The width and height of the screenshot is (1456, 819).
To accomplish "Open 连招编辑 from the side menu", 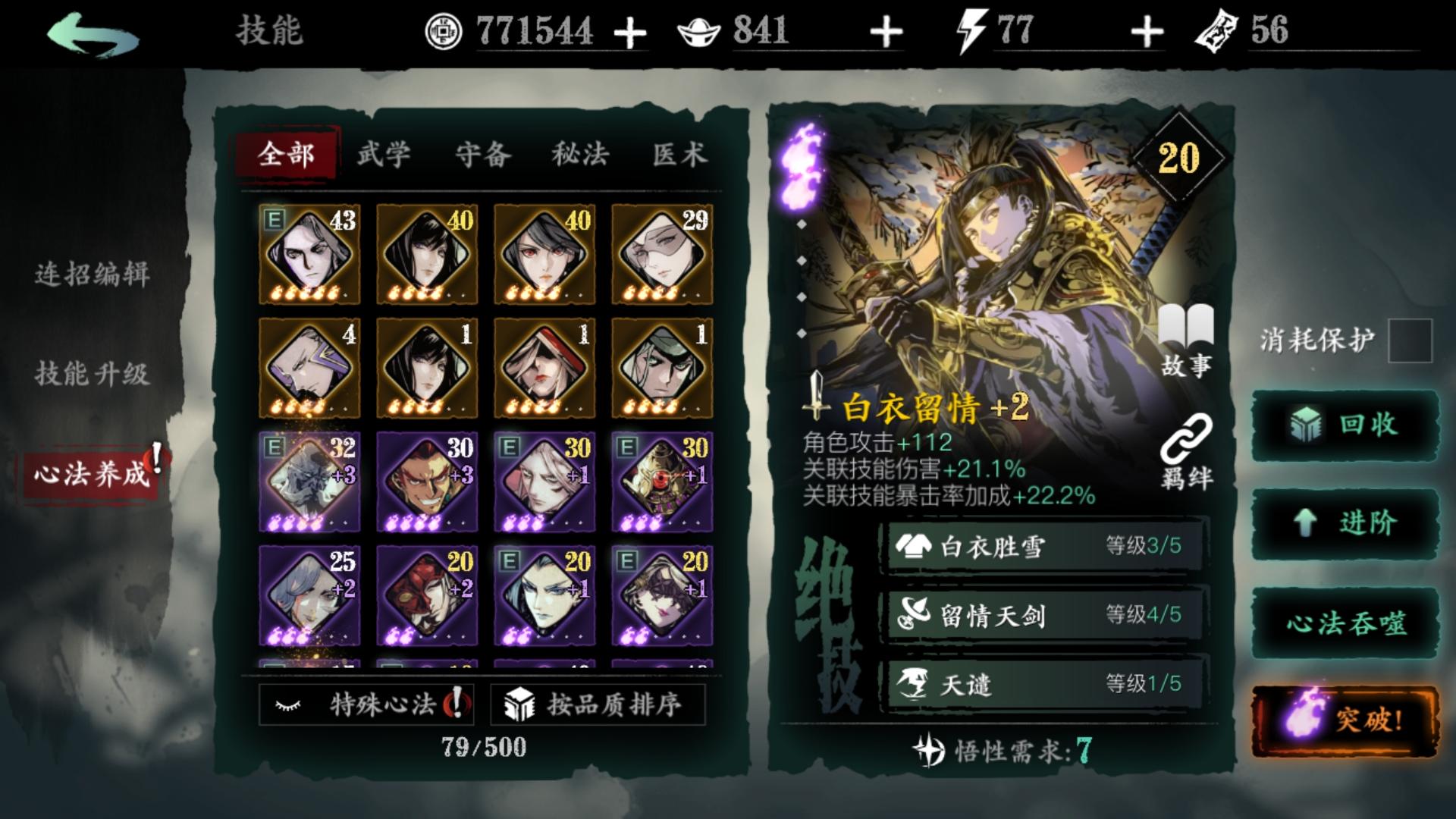I will [x=93, y=277].
